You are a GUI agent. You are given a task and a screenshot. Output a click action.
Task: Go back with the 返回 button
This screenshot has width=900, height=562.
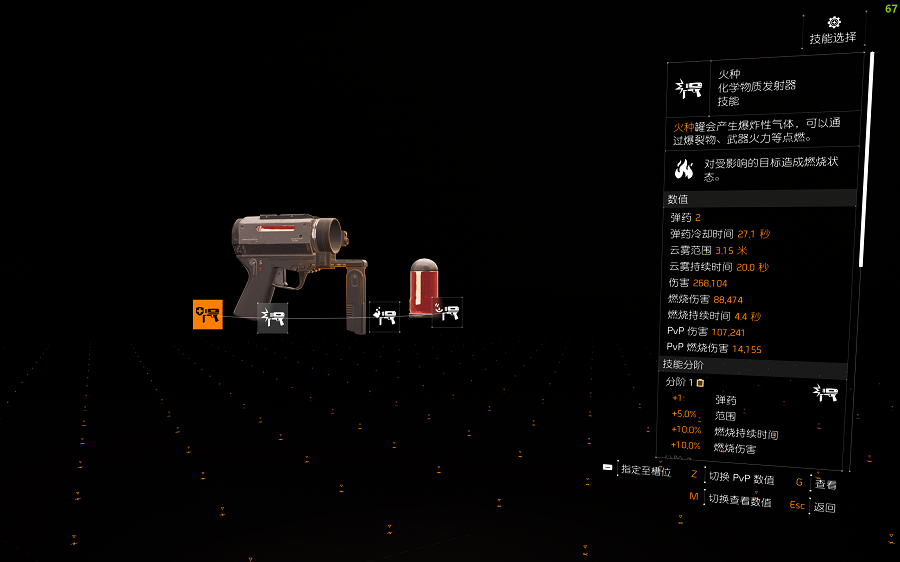click(x=824, y=507)
